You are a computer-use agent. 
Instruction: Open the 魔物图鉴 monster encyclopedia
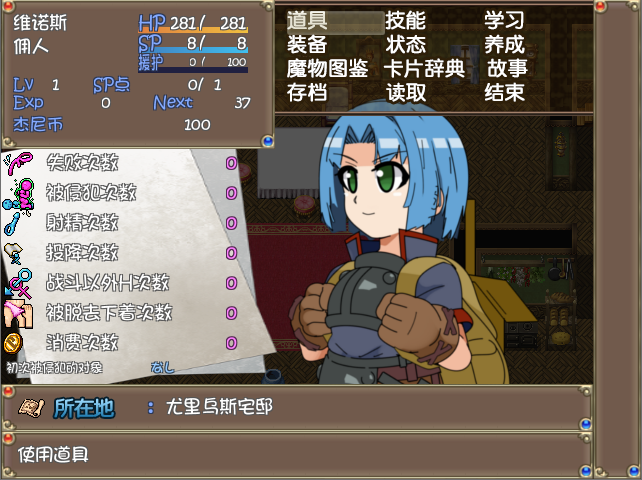pos(327,69)
